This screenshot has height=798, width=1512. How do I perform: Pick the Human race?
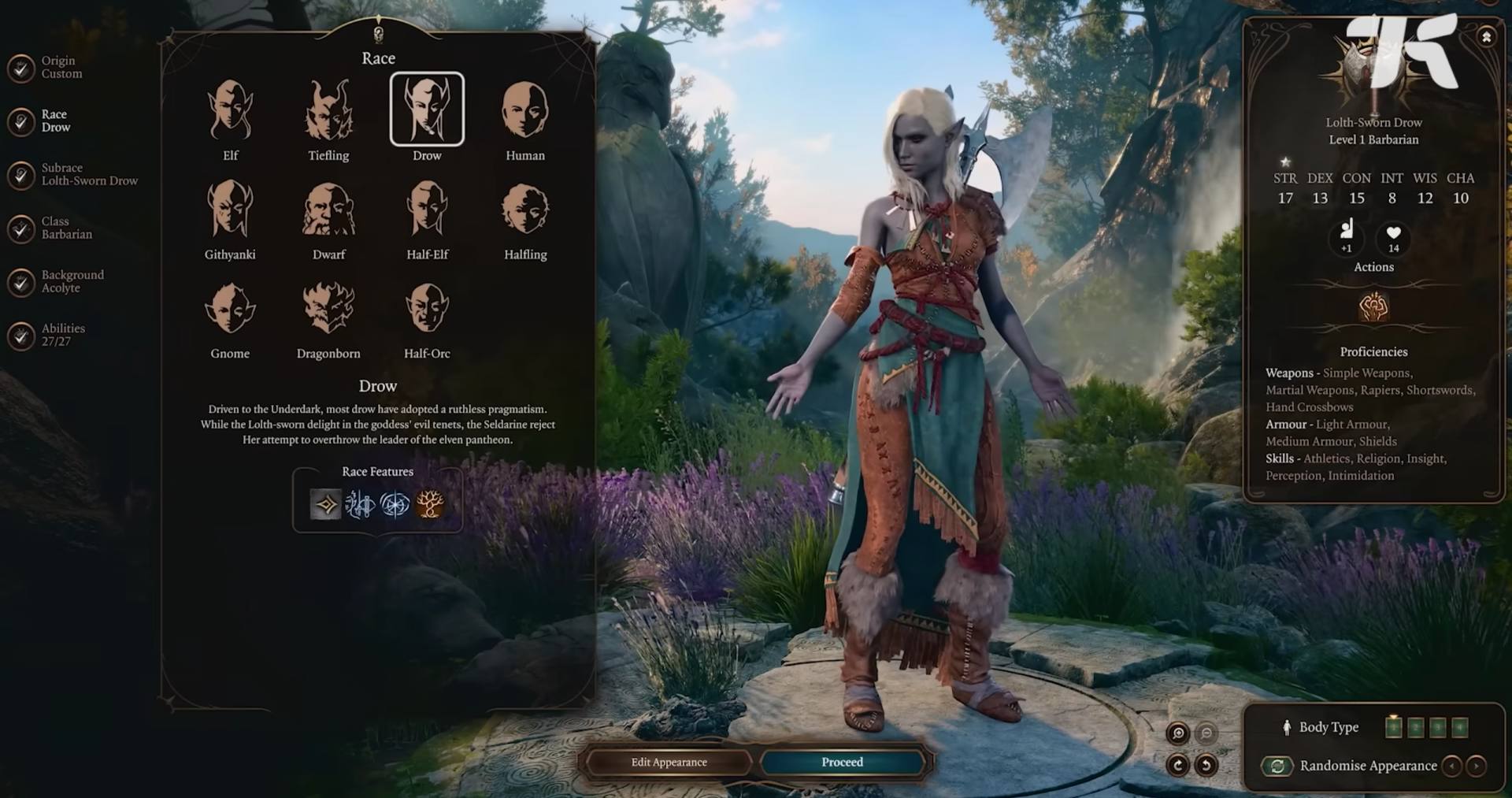pos(525,111)
